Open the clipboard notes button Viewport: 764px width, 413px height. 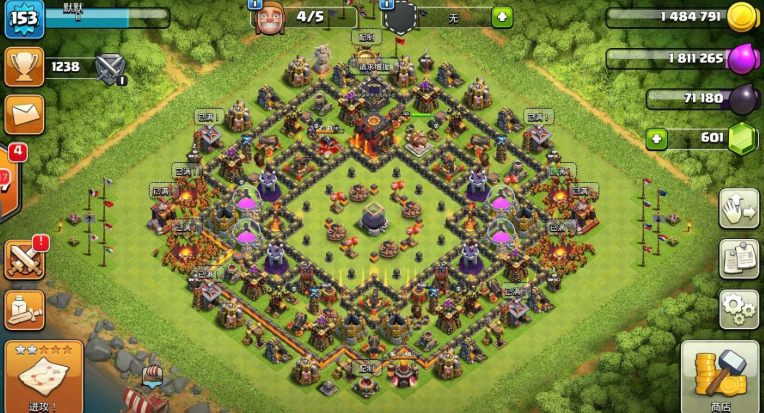tap(738, 257)
